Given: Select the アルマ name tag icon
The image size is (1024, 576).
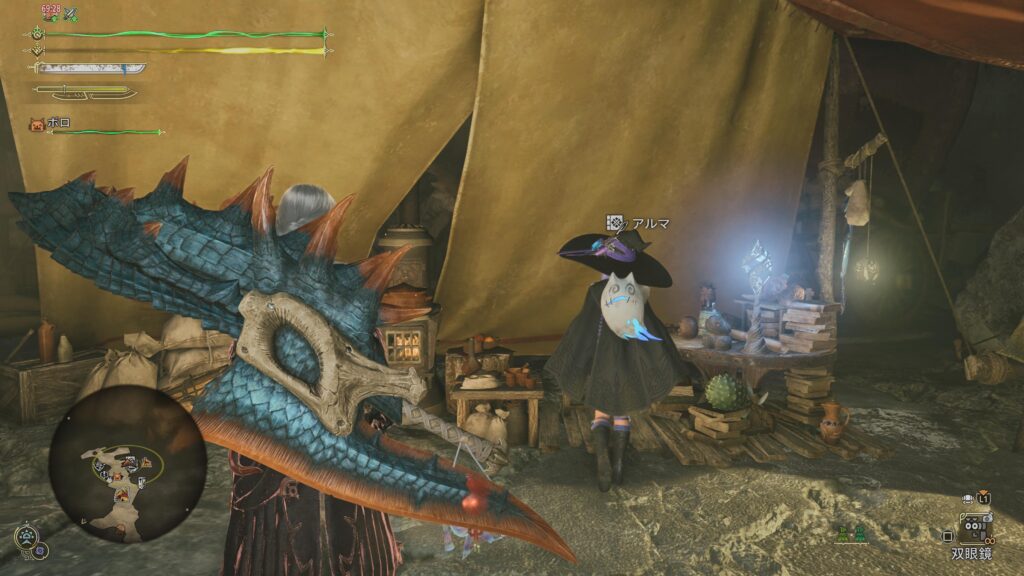Looking at the screenshot, I should click(617, 223).
